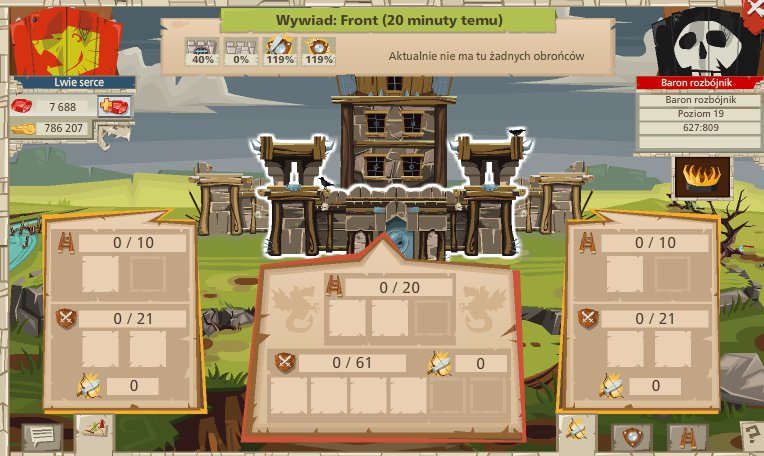Close the spy report window
The height and width of the screenshot is (456, 764).
click(755, 6)
